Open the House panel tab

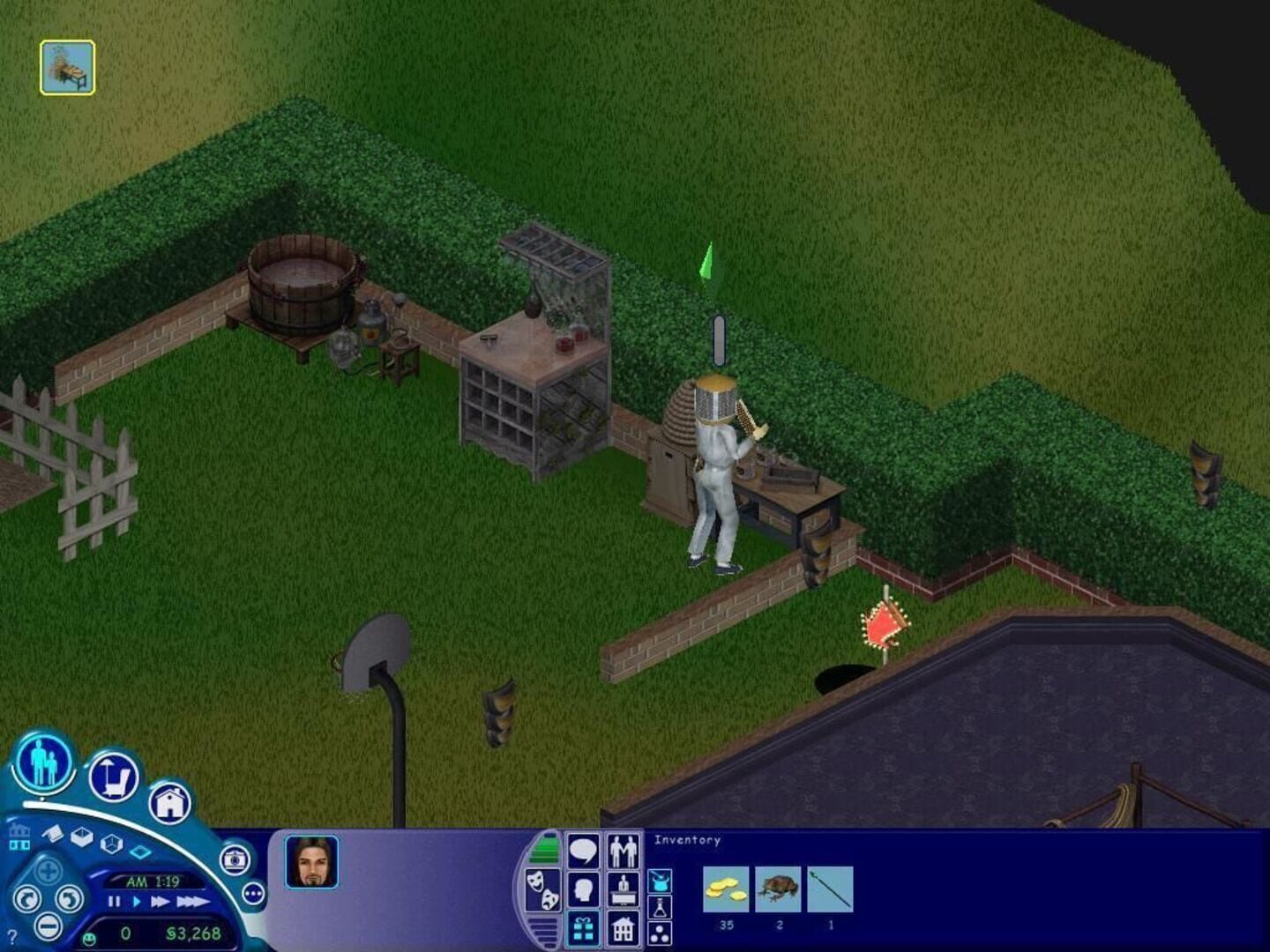coord(622,930)
